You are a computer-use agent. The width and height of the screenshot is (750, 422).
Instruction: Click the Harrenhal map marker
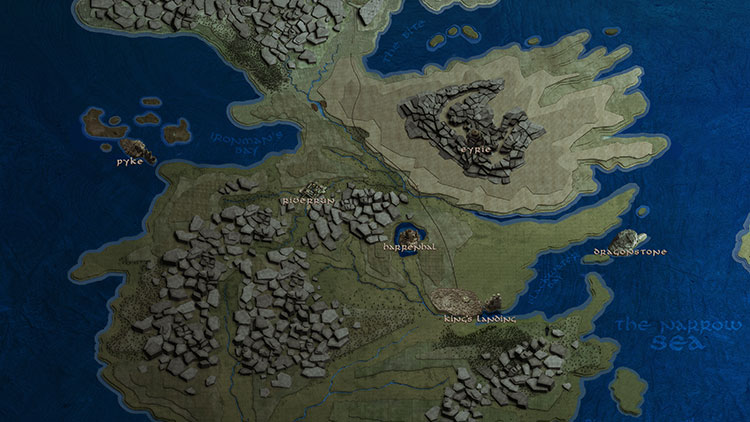tap(410, 237)
